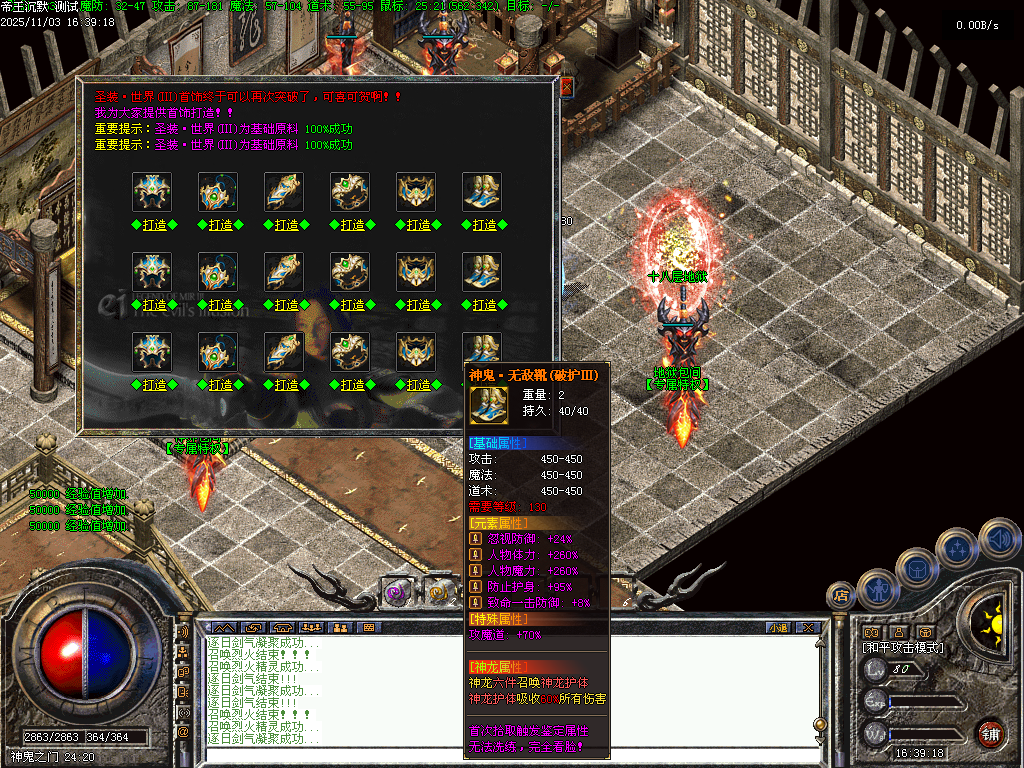Close the jewelry forging dialog
Viewport: 1024px width, 768px height.
[x=566, y=88]
